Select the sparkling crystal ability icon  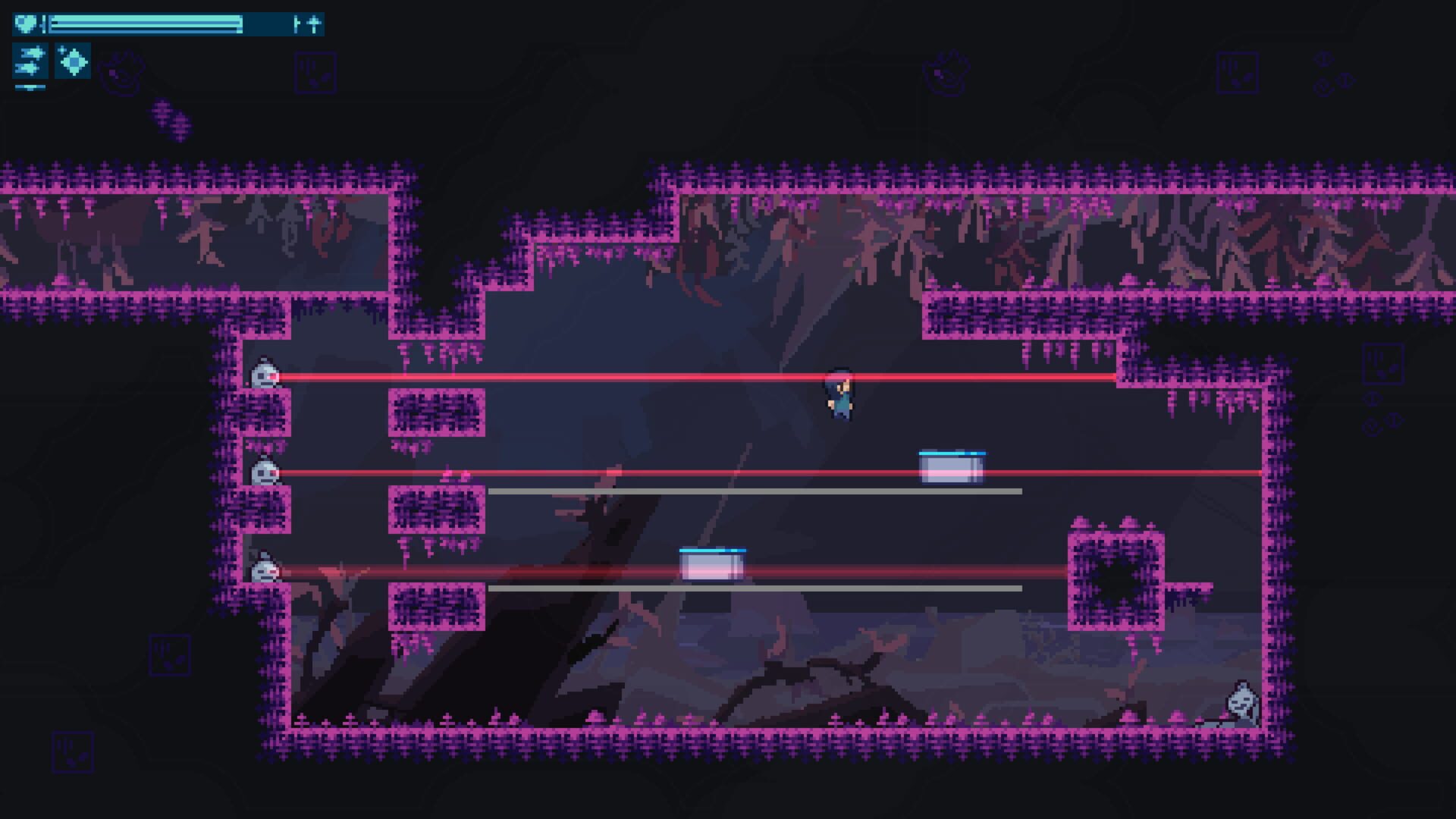coord(72,61)
